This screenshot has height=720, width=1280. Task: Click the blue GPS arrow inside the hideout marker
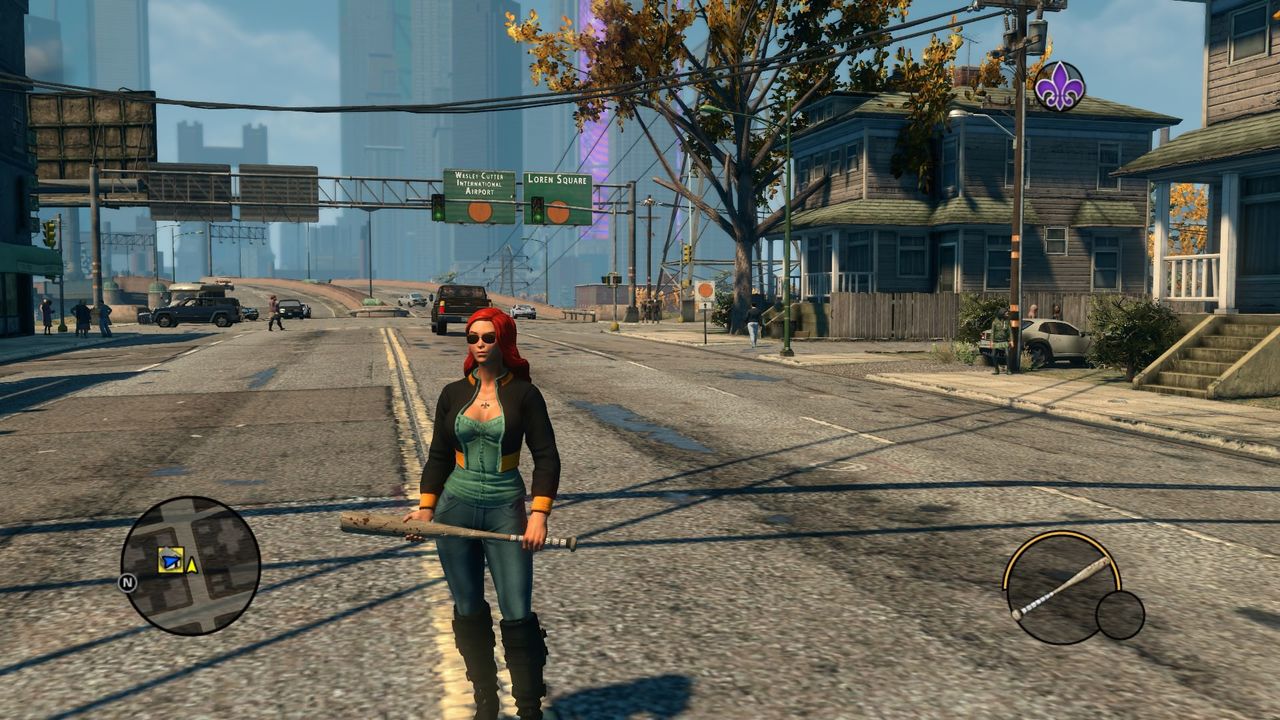[171, 561]
